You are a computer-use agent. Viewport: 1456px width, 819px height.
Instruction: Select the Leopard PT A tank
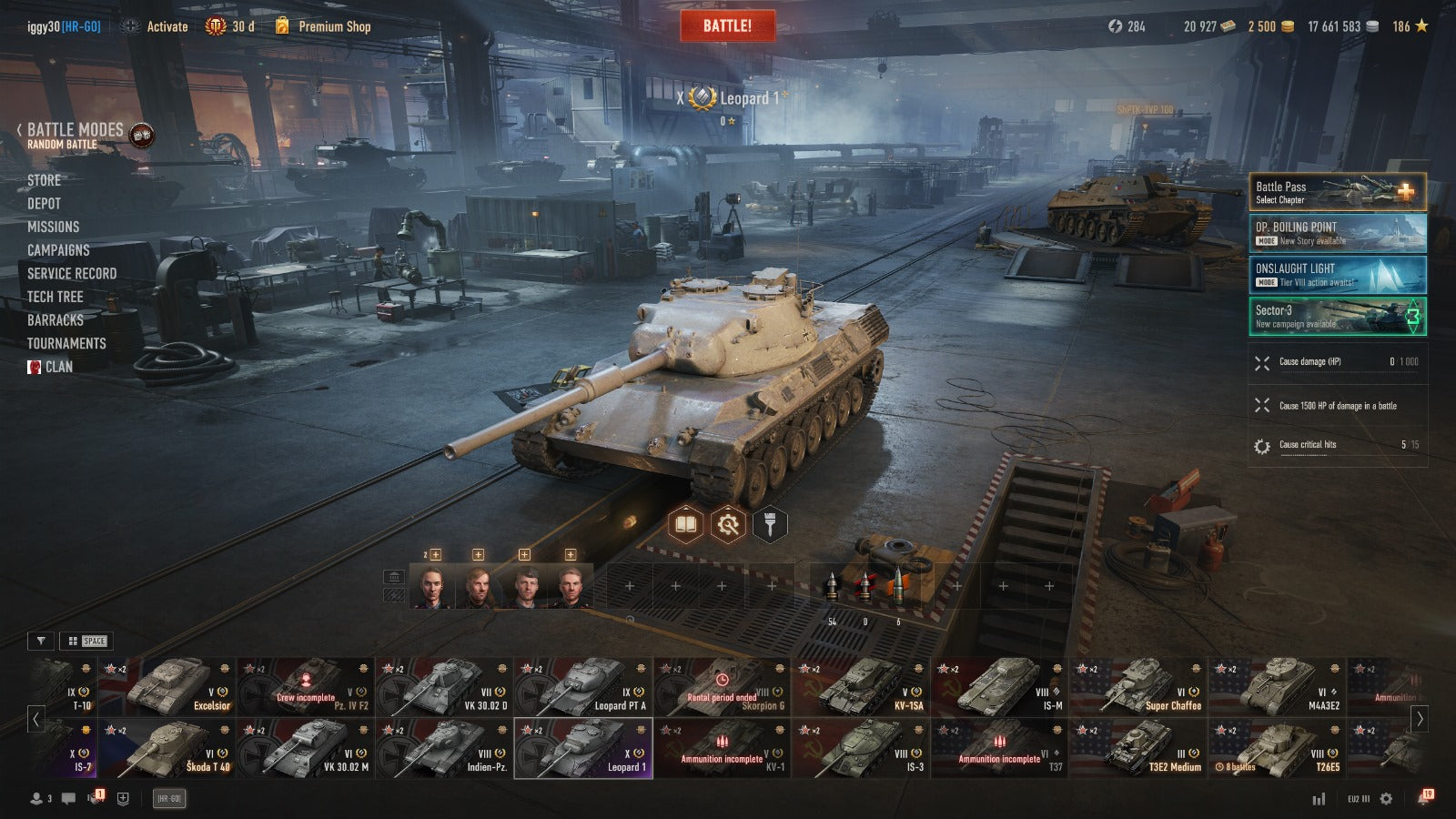(x=583, y=687)
